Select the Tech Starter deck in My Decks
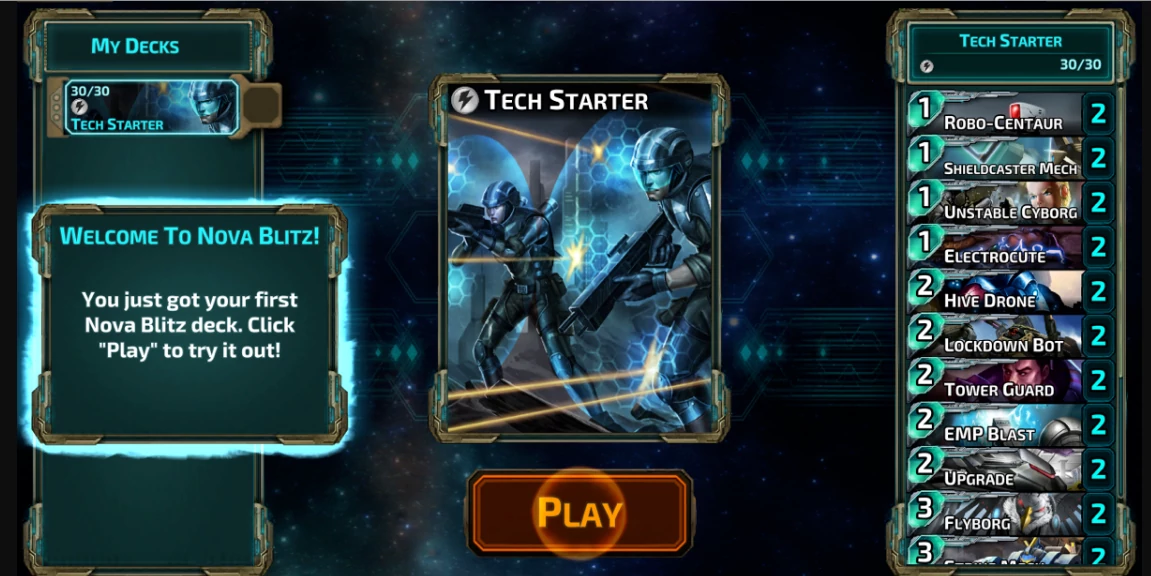The height and width of the screenshot is (576, 1151). click(152, 107)
